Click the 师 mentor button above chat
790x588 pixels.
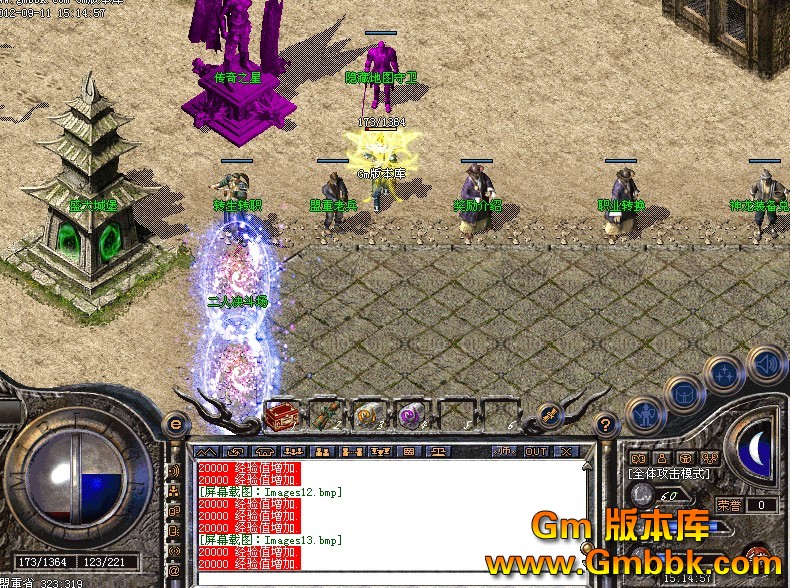[x=505, y=451]
